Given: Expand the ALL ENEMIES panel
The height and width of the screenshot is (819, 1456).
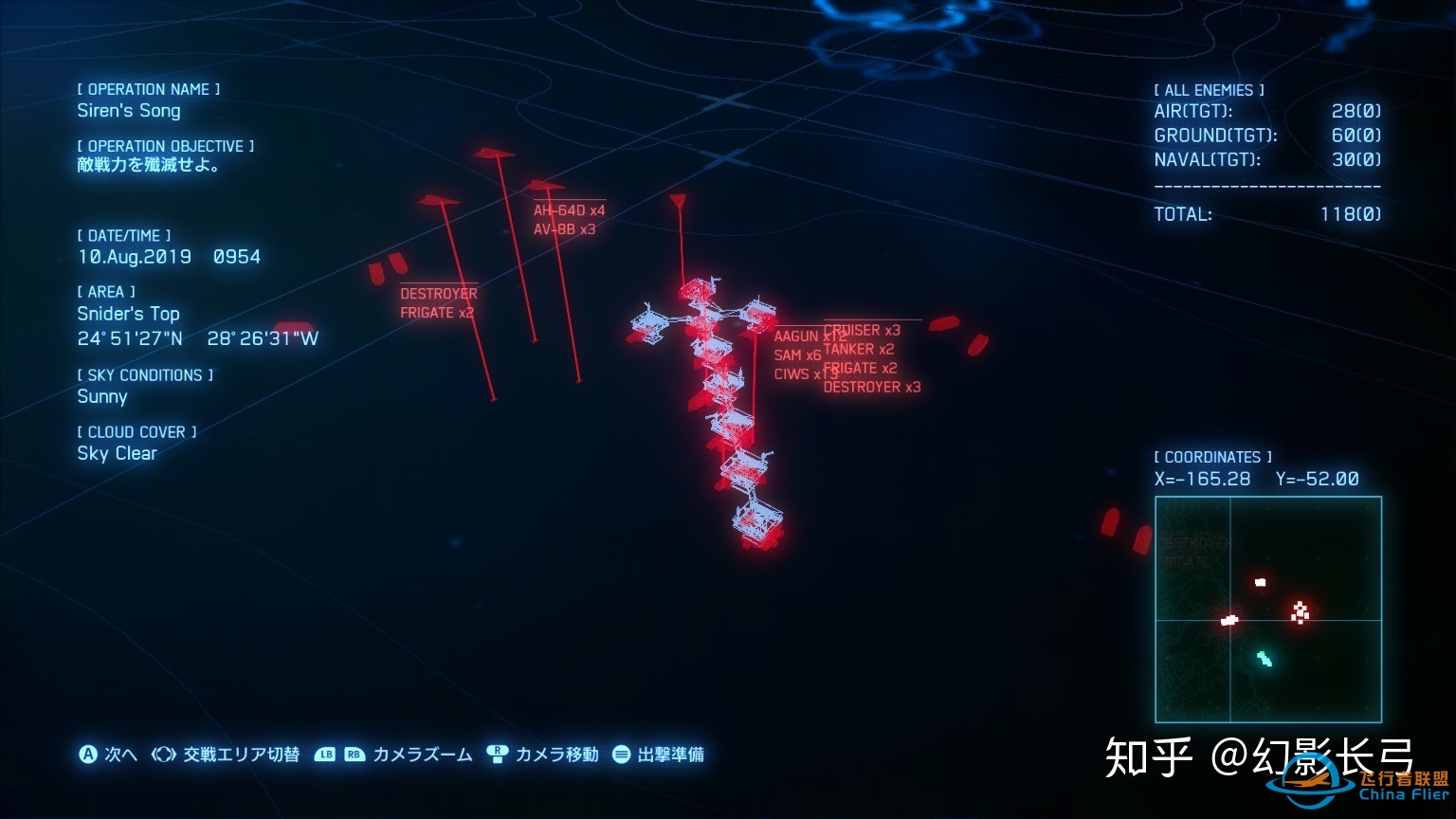Looking at the screenshot, I should [x=1208, y=89].
